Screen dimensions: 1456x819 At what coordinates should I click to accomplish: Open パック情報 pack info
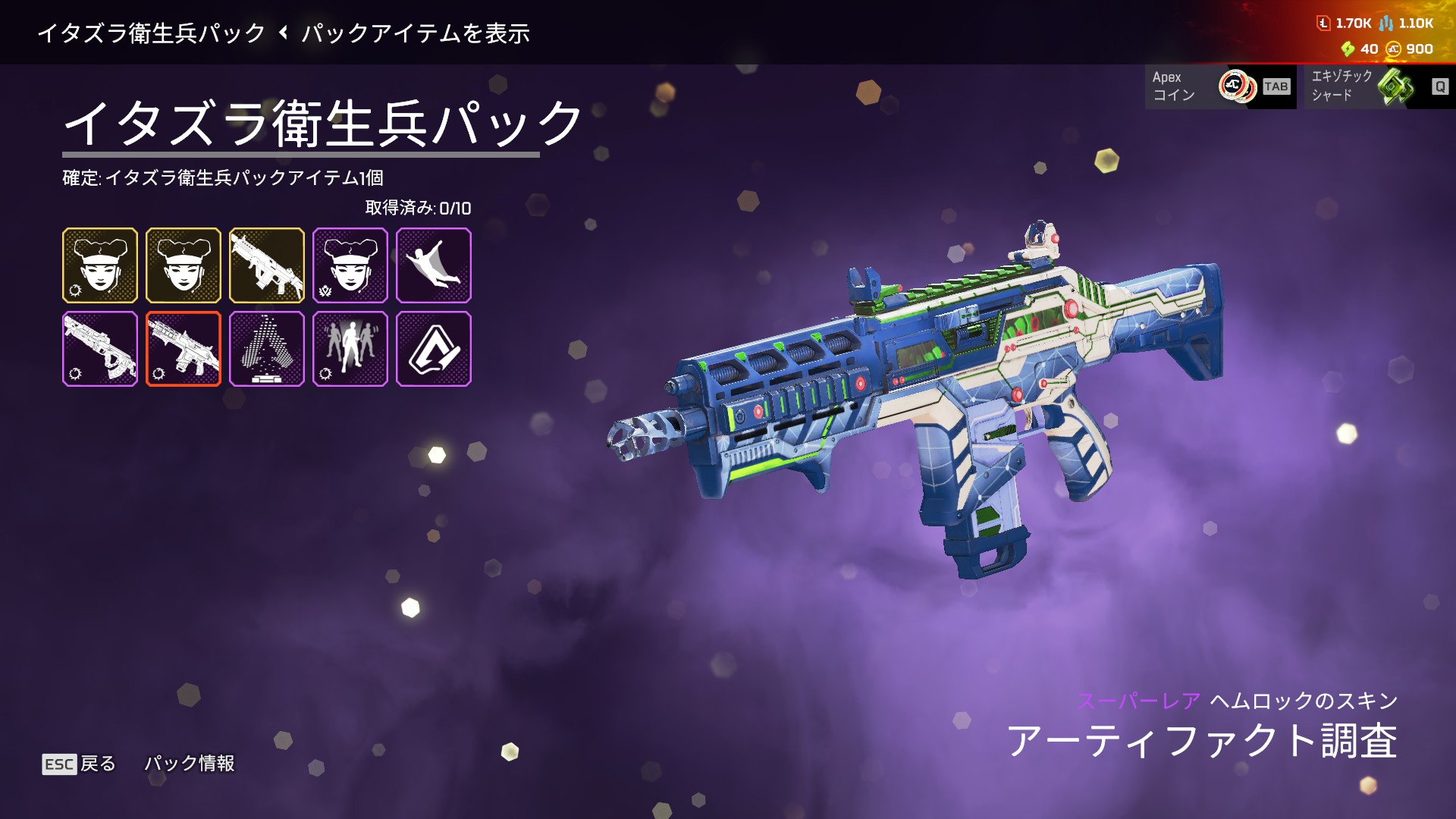[190, 764]
